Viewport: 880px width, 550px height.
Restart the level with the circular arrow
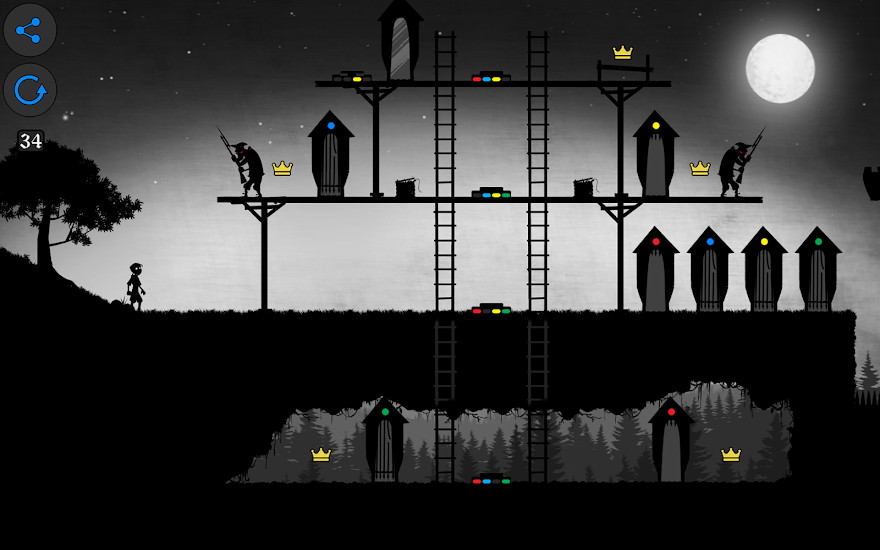point(30,91)
